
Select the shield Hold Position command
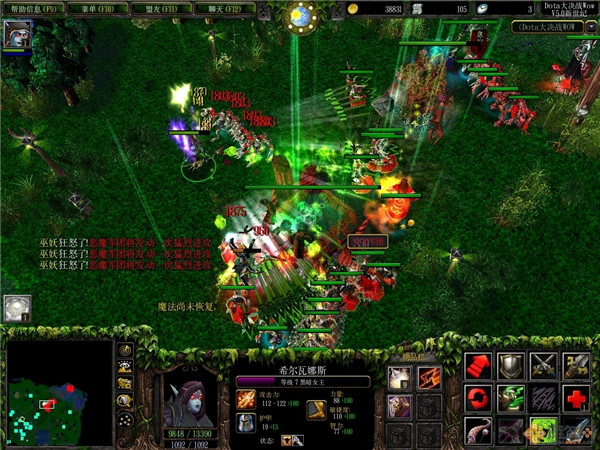[x=511, y=365]
